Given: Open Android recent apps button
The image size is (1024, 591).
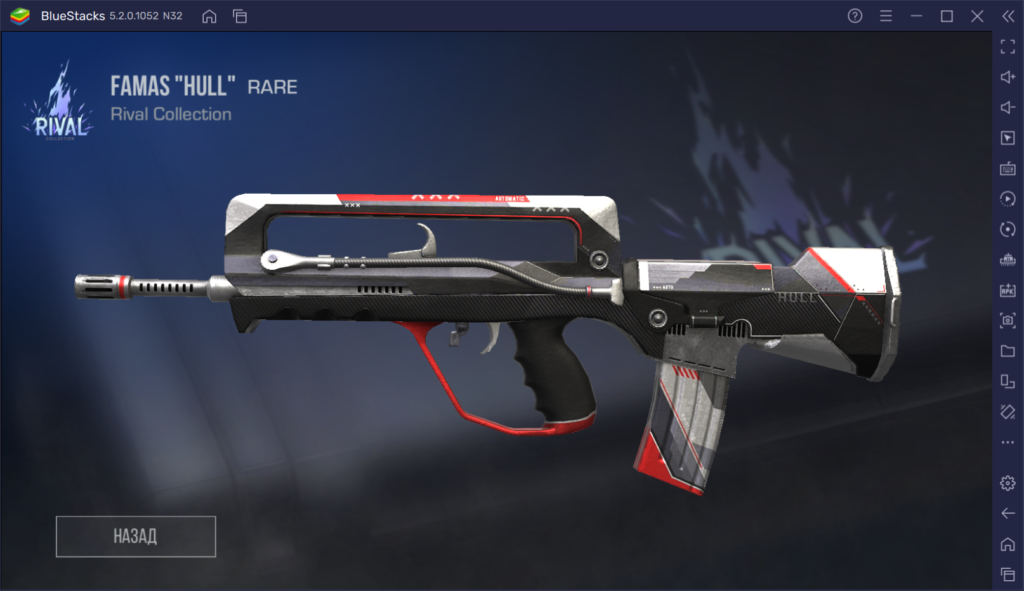Looking at the screenshot, I should click(1007, 574).
